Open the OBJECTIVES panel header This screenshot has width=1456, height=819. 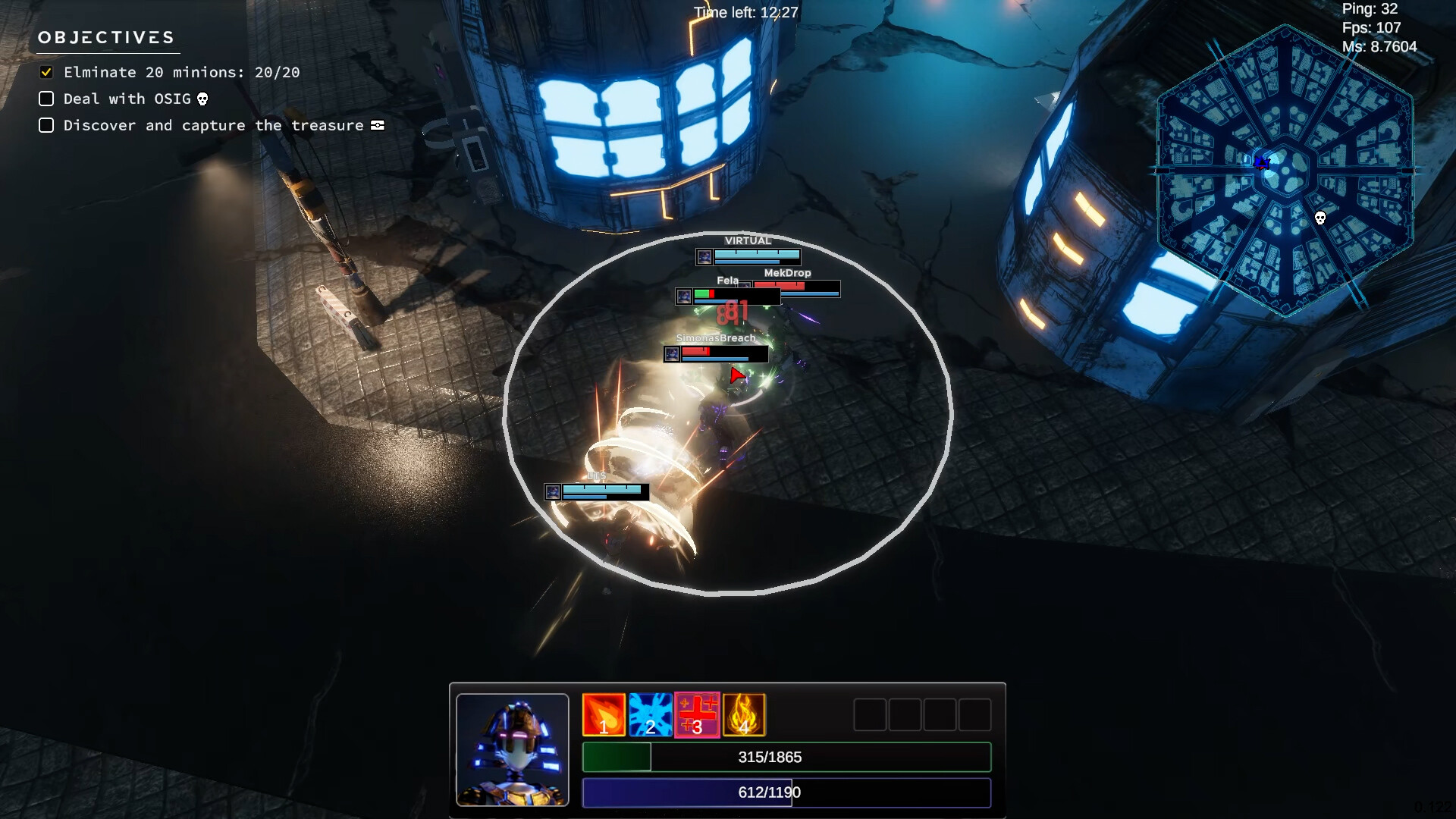click(x=106, y=36)
